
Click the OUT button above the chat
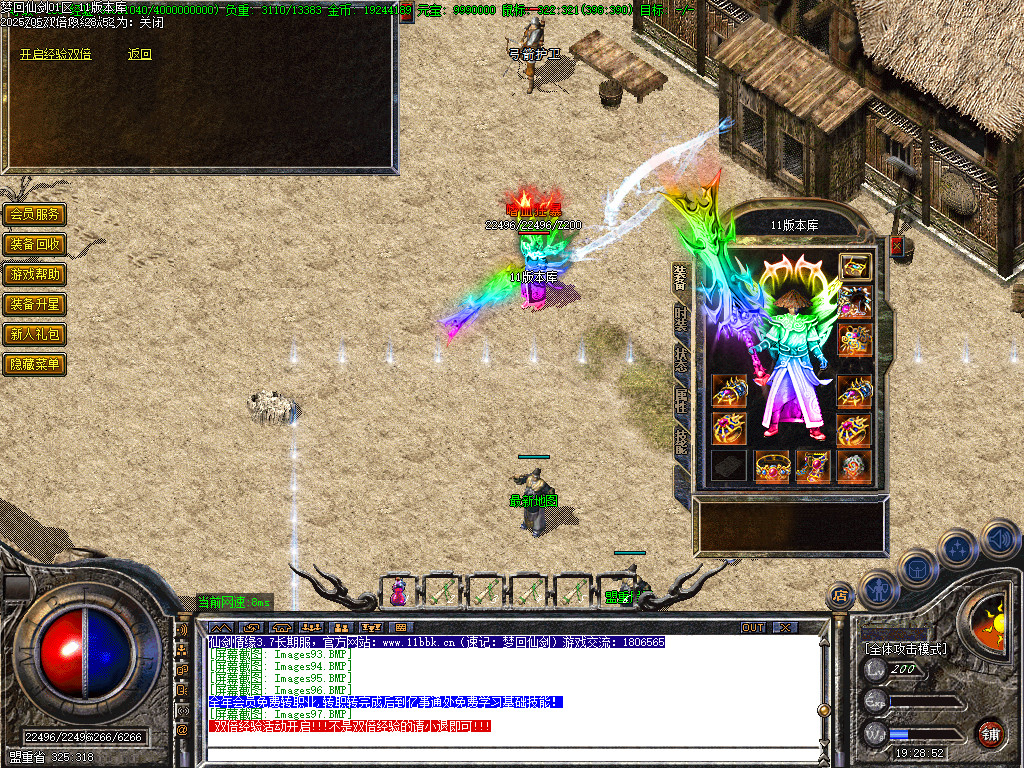point(753,627)
